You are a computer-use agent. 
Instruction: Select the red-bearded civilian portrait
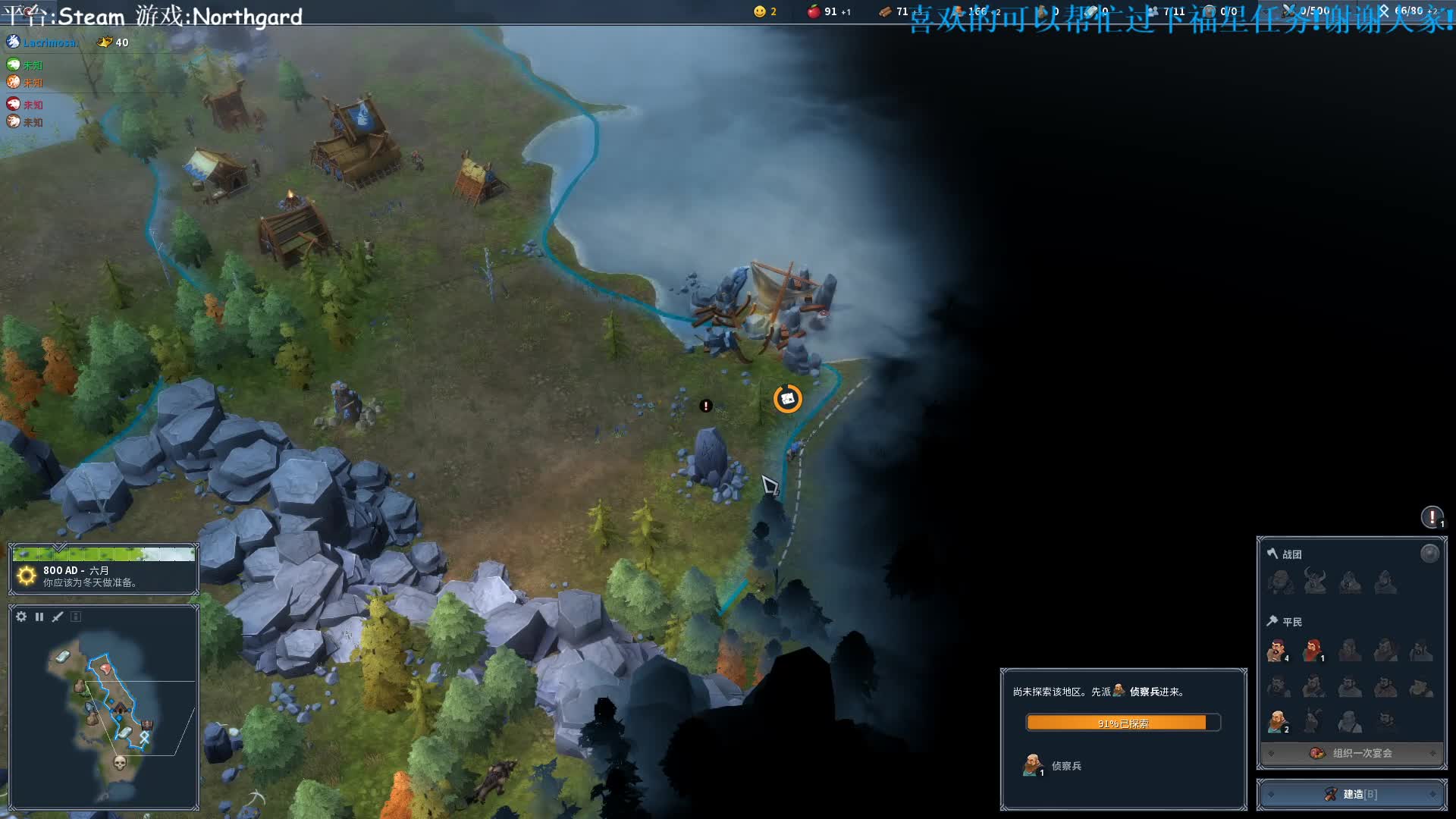coord(1313,651)
